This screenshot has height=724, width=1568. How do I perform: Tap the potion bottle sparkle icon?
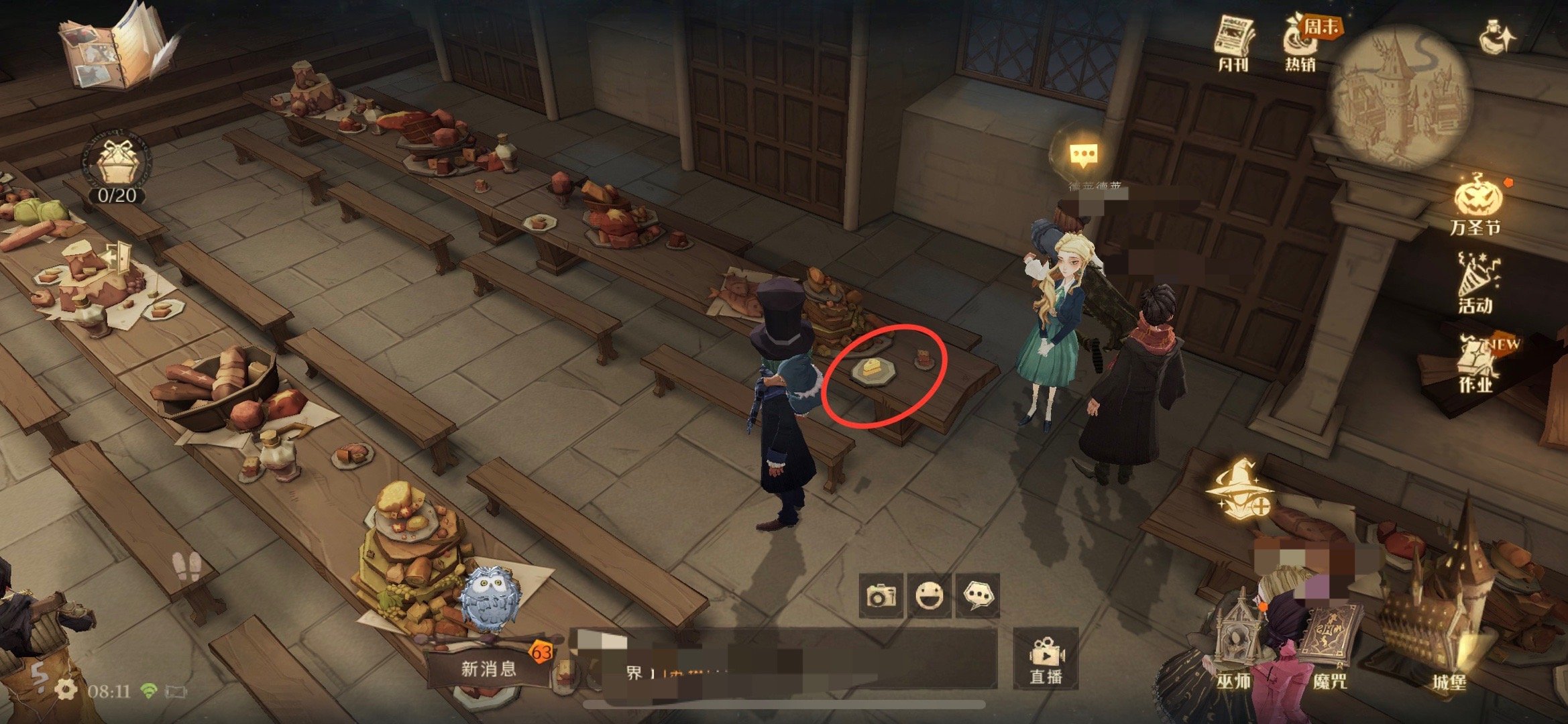click(1497, 38)
